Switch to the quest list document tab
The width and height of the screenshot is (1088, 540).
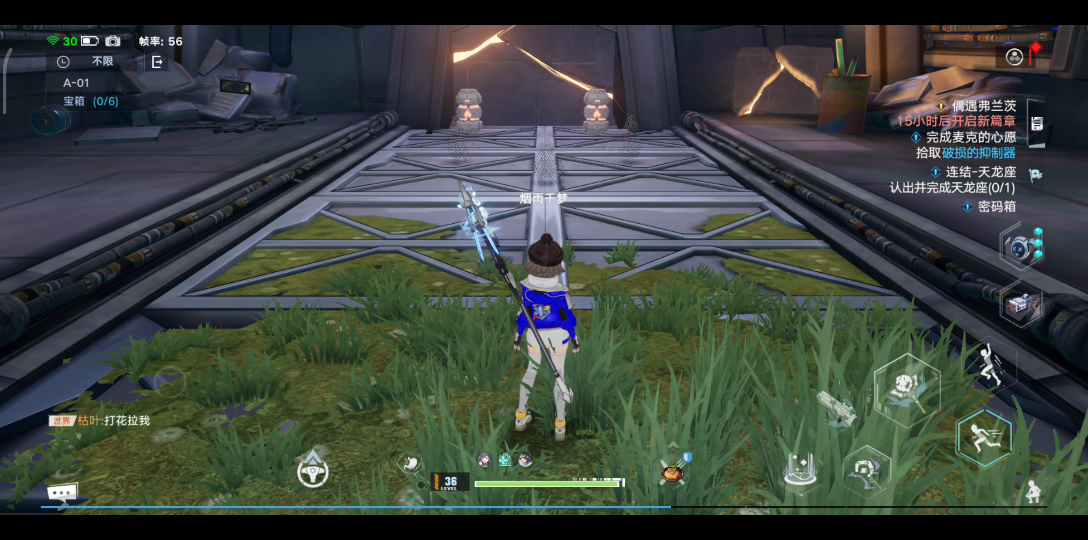[x=1037, y=124]
